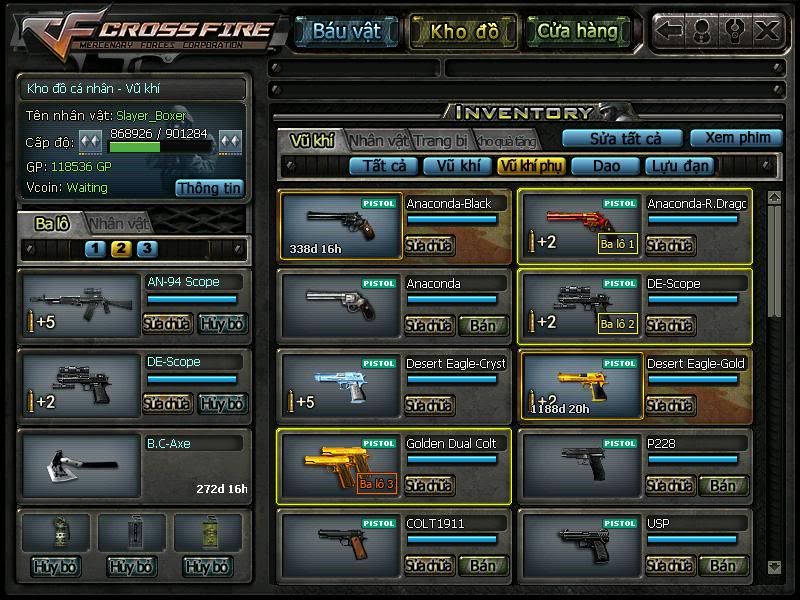Image resolution: width=800 pixels, height=600 pixels.
Task: Click the back arrow button
Action: pos(670,30)
